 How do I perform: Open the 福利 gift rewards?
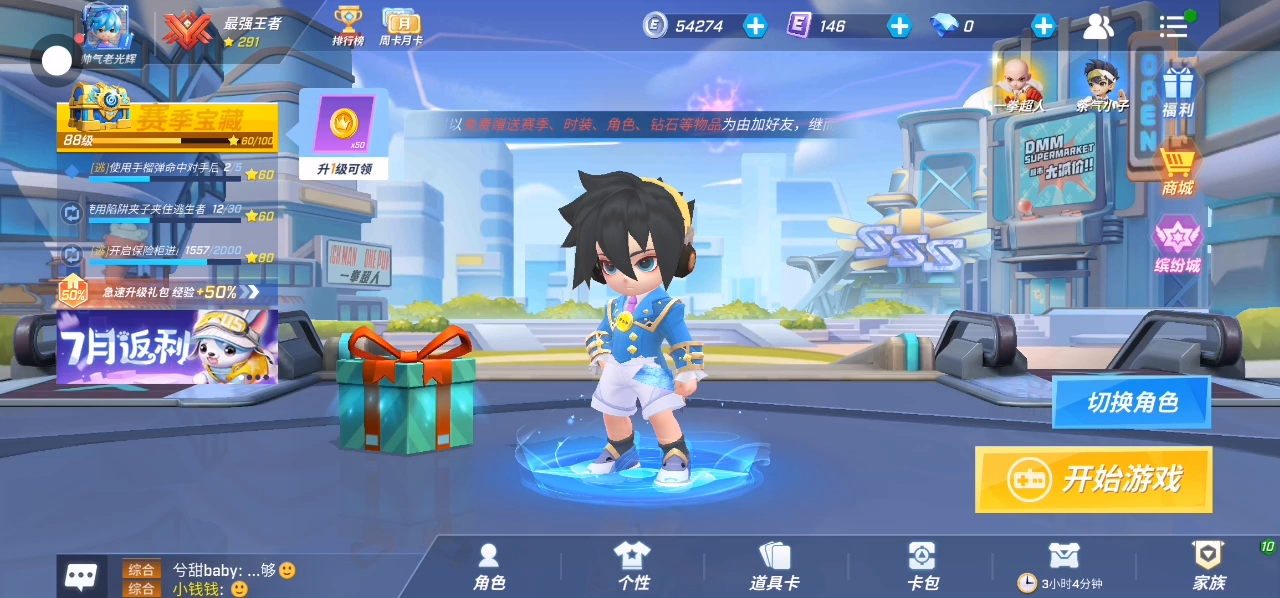(1178, 92)
